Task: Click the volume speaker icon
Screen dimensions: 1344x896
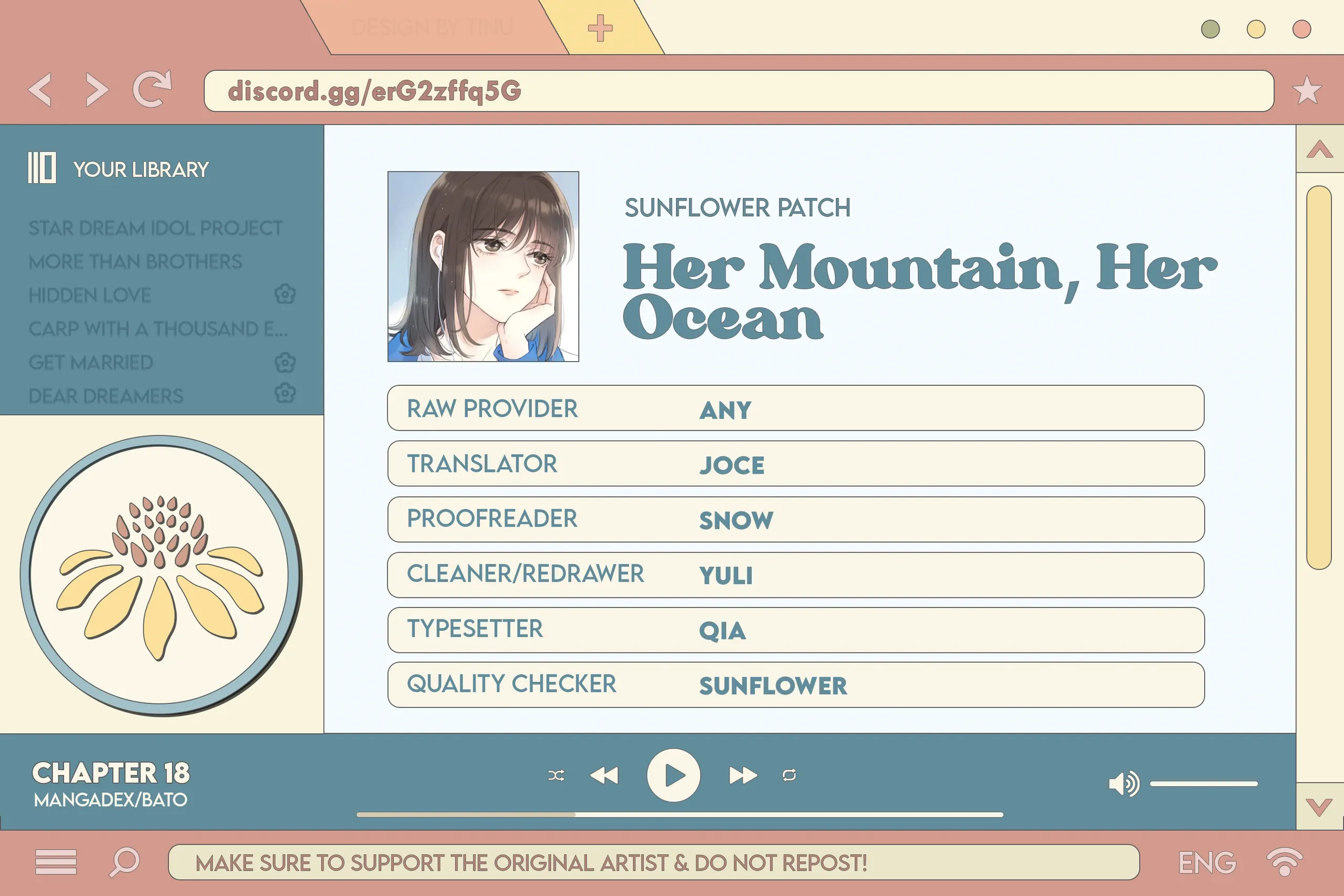Action: (1123, 784)
